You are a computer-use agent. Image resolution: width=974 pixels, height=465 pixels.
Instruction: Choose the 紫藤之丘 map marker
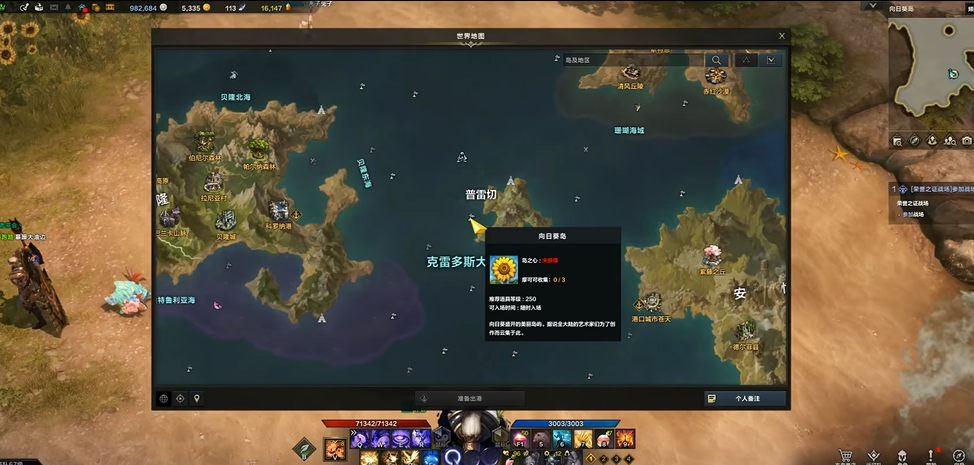click(x=712, y=256)
